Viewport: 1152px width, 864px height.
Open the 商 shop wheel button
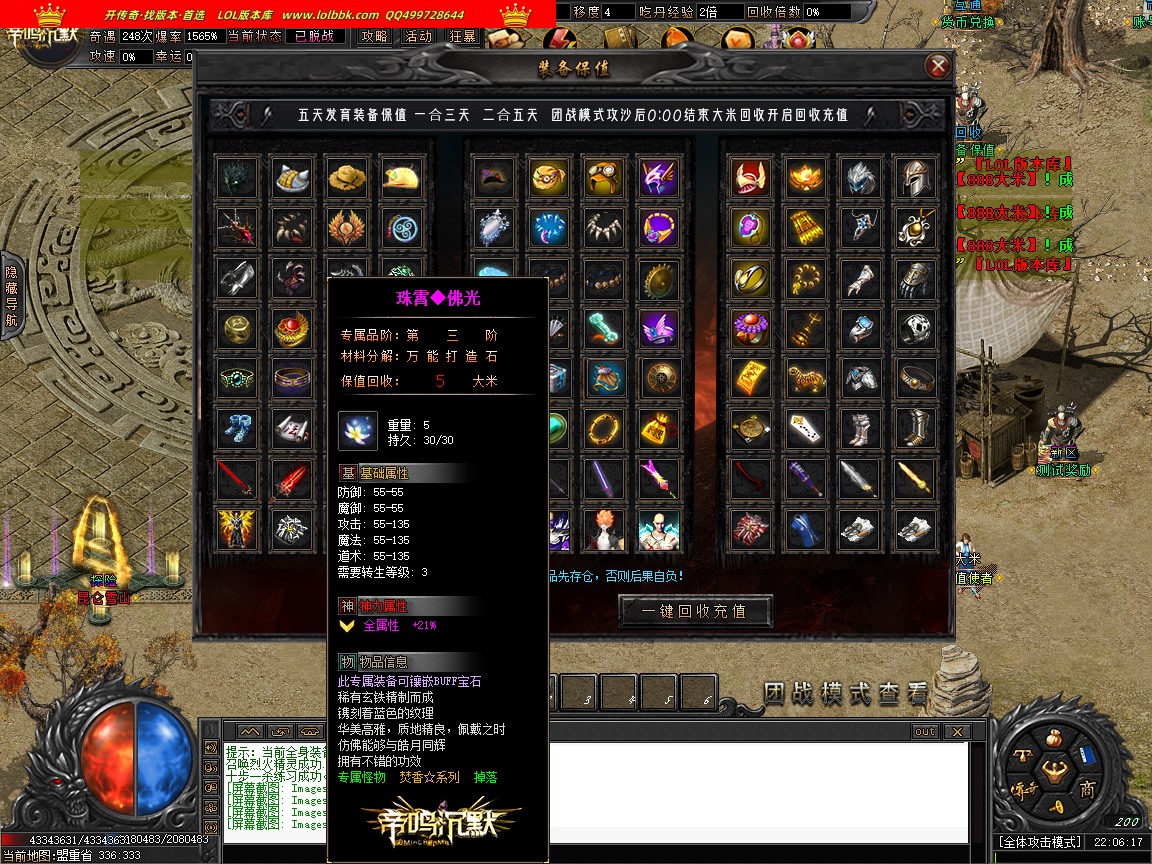(1087, 790)
